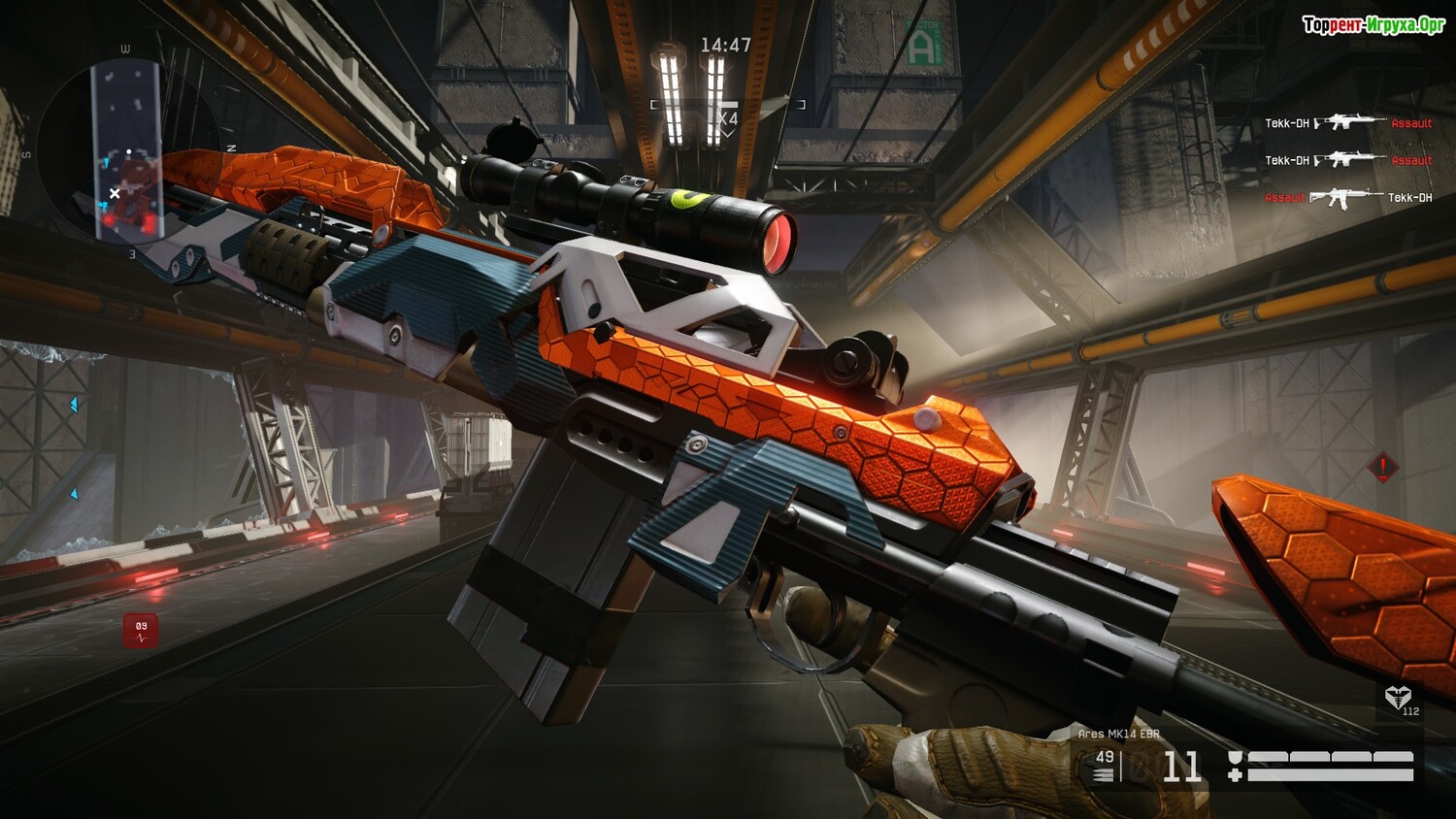Click the helmet armor icon above the armor bar
1456x819 pixels.
point(1235,757)
